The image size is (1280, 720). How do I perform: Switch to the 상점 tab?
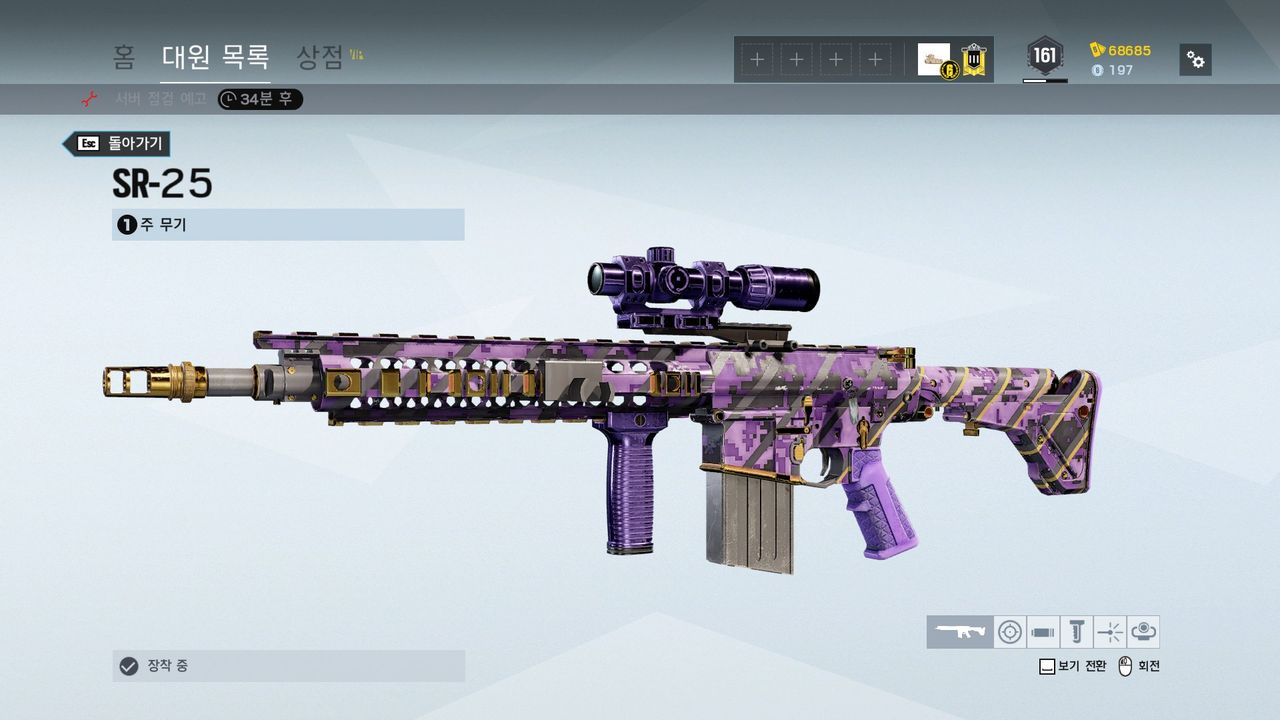320,57
